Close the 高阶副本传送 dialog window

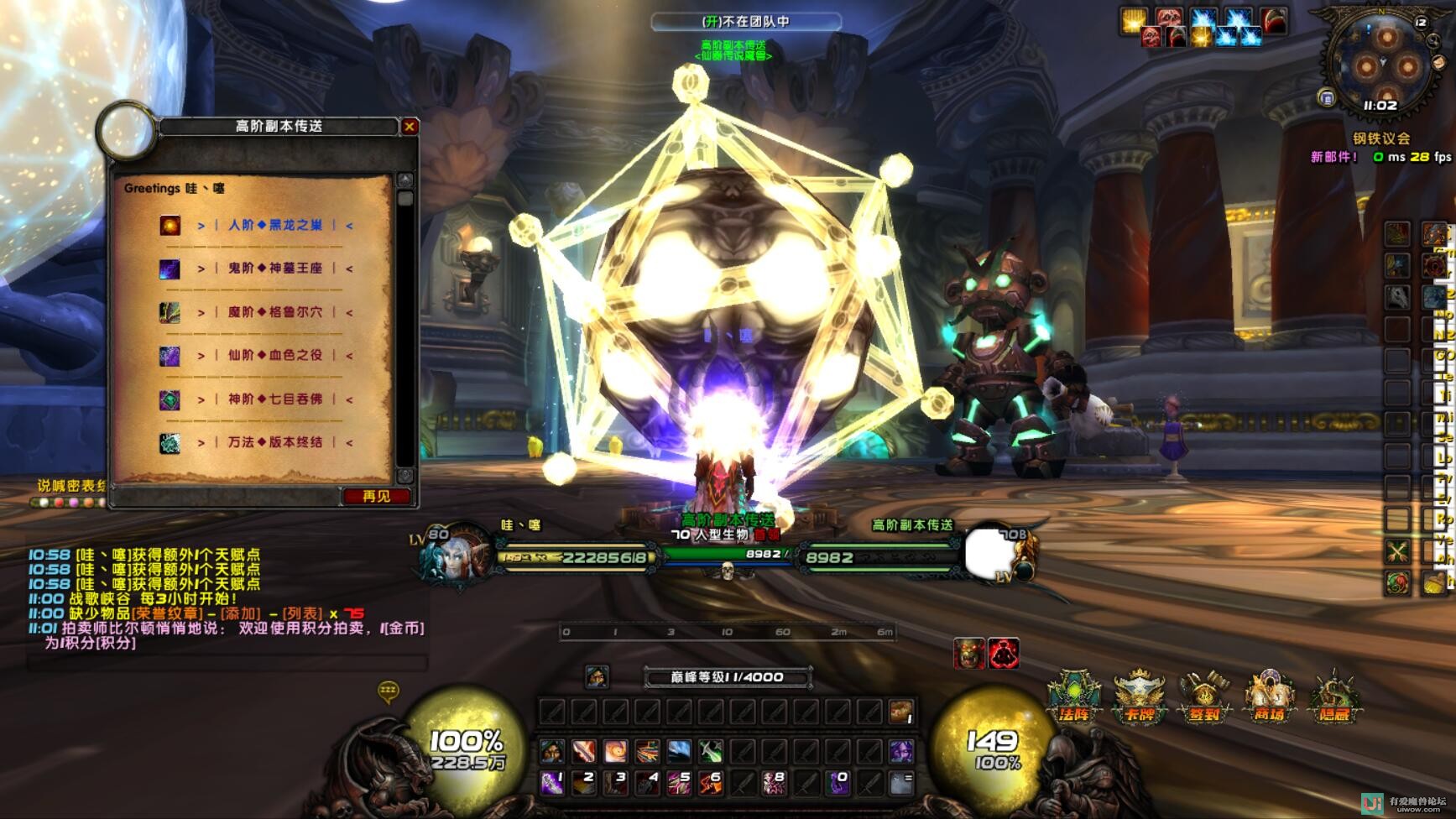(x=410, y=127)
